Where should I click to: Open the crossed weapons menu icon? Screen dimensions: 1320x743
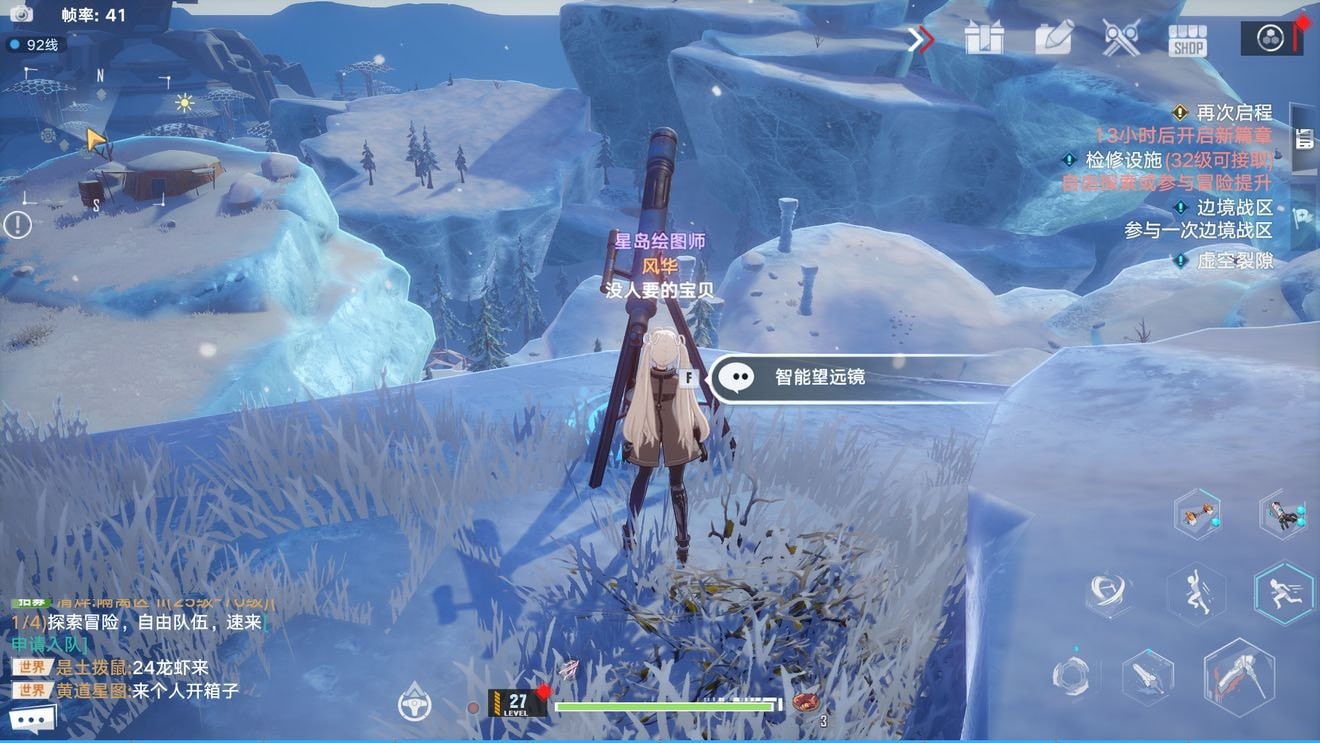1121,39
